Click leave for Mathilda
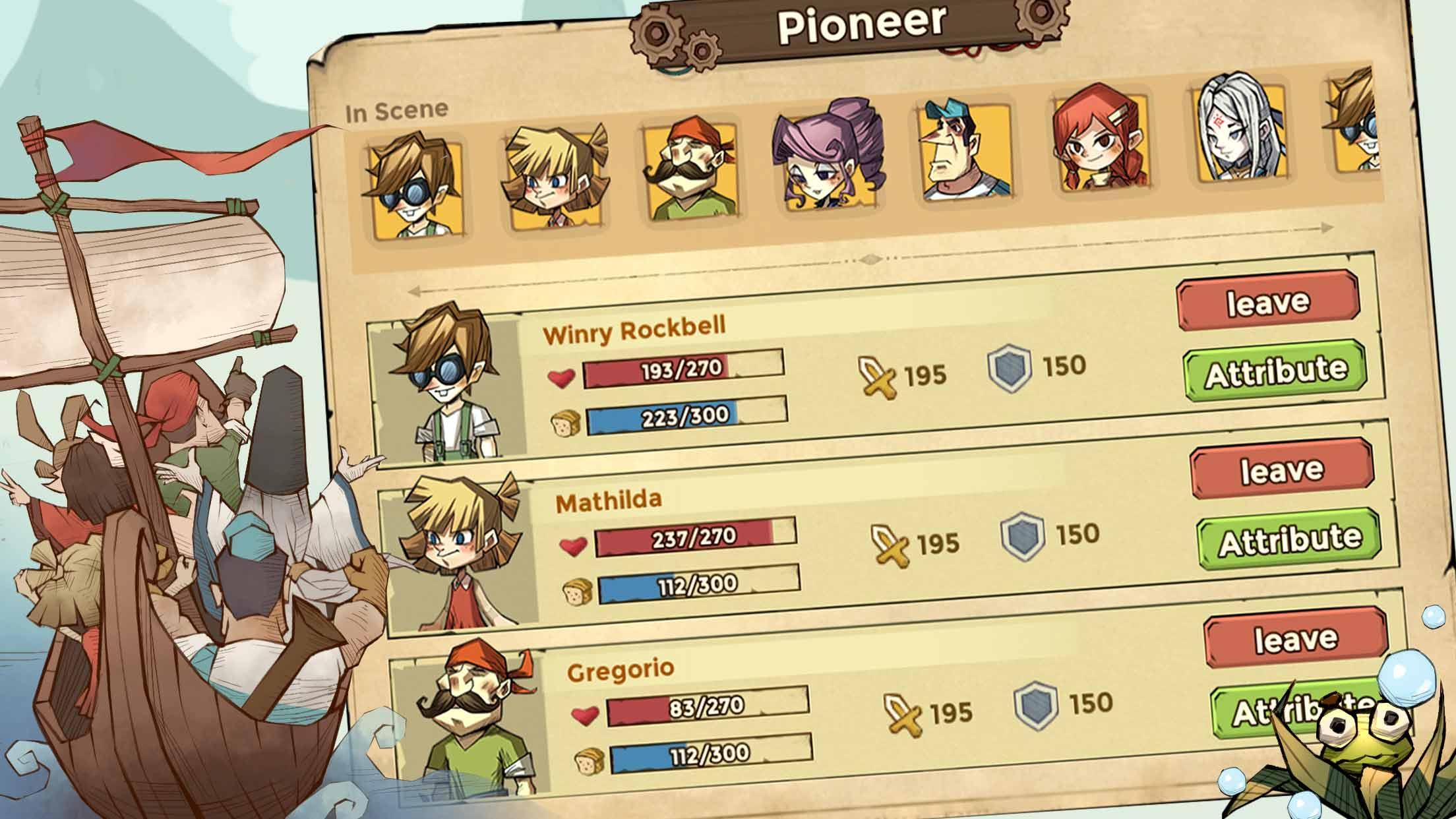The width and height of the screenshot is (1456, 819). pos(1281,470)
